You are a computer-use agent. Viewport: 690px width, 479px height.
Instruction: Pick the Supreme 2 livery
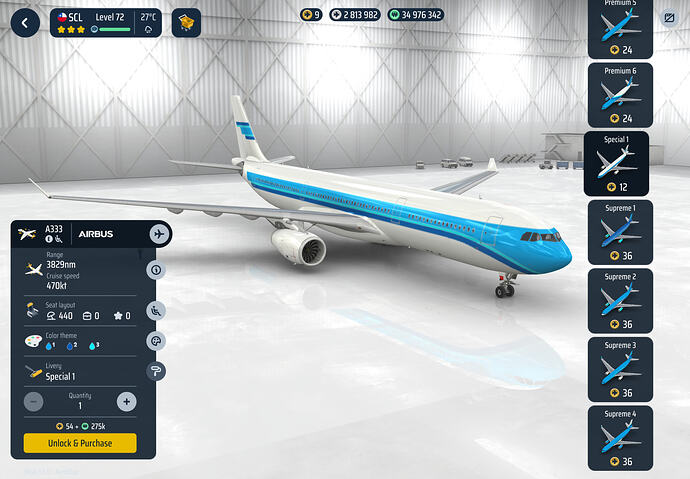pyautogui.click(x=618, y=300)
